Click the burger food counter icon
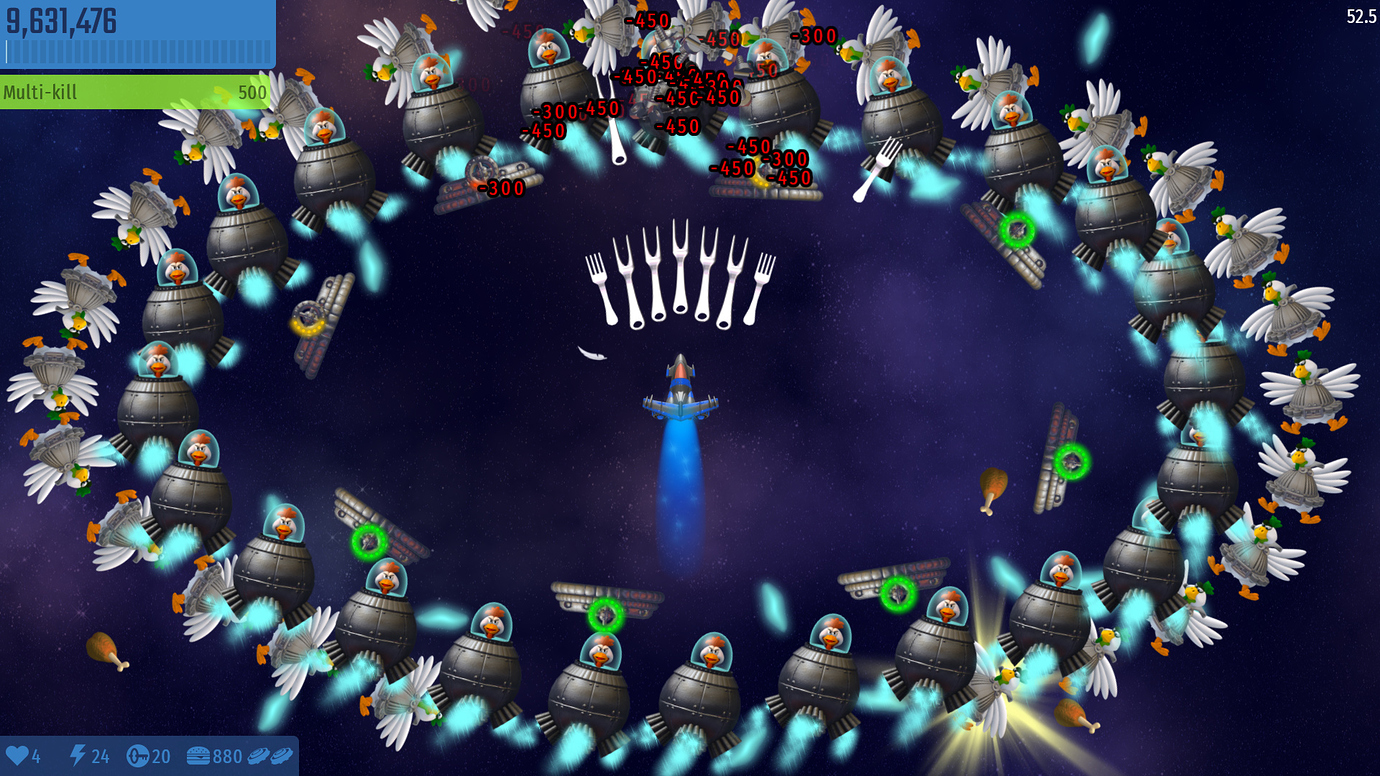The width and height of the screenshot is (1380, 776). [x=198, y=758]
